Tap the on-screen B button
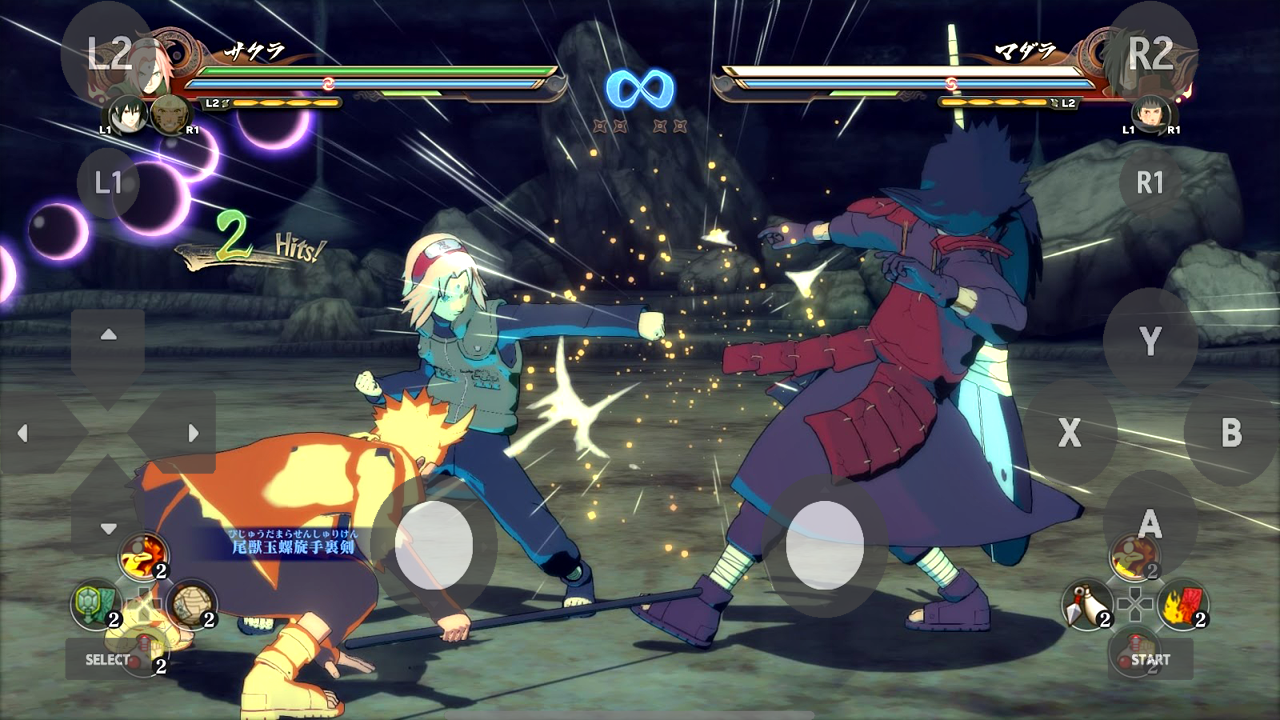 [1231, 433]
